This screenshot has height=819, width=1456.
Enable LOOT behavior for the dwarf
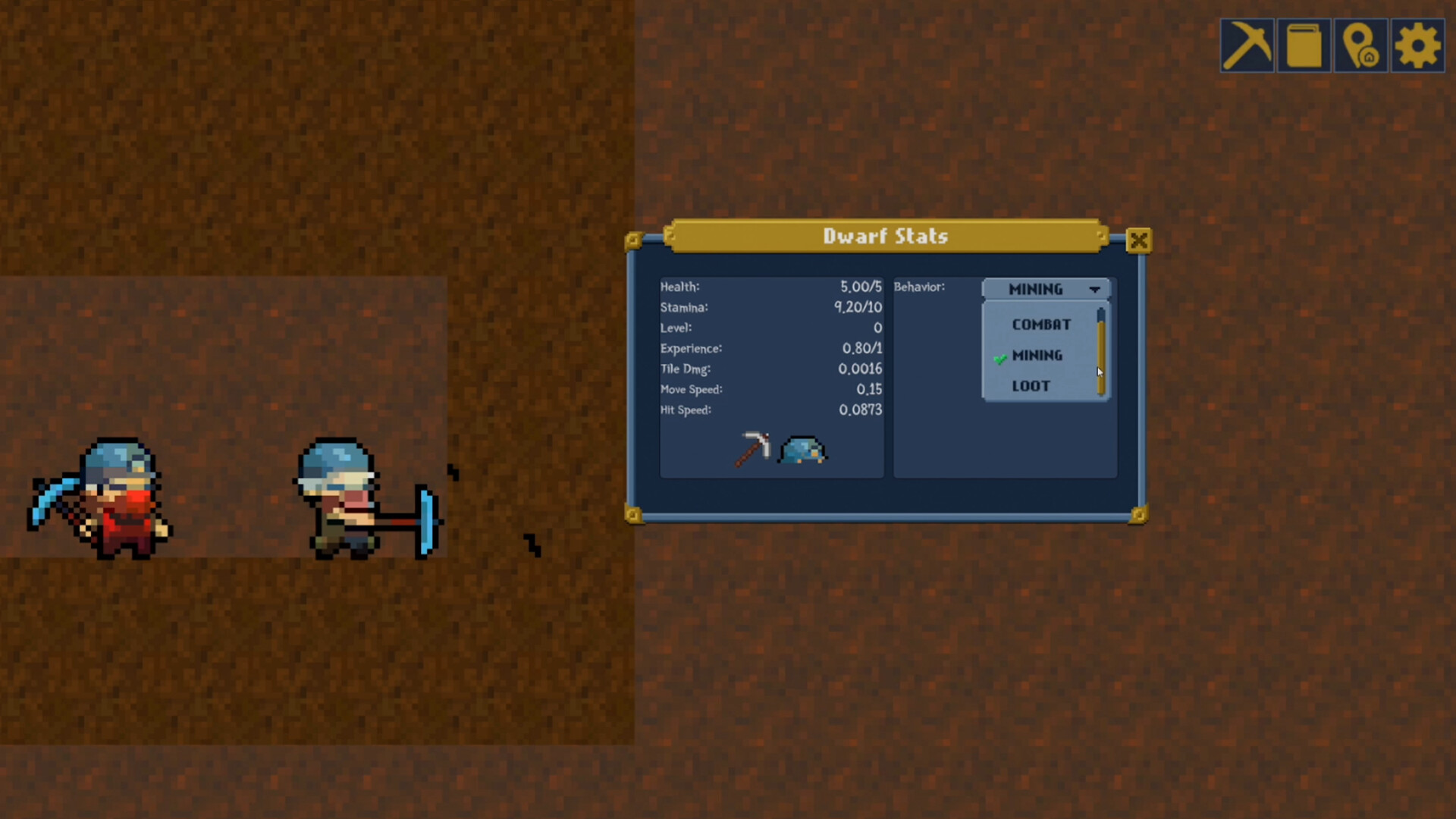1031,386
